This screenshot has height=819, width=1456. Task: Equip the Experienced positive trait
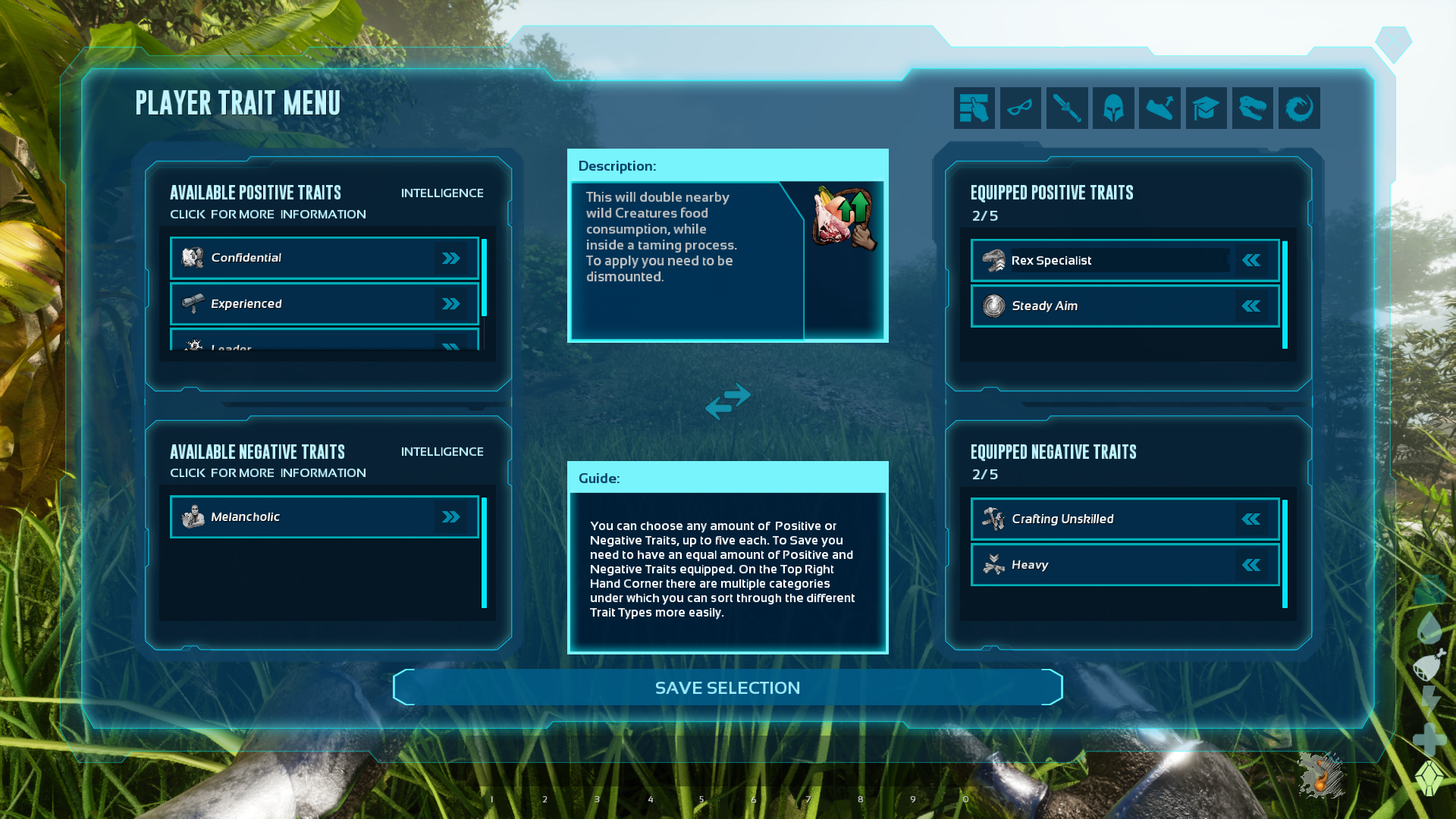tap(451, 304)
